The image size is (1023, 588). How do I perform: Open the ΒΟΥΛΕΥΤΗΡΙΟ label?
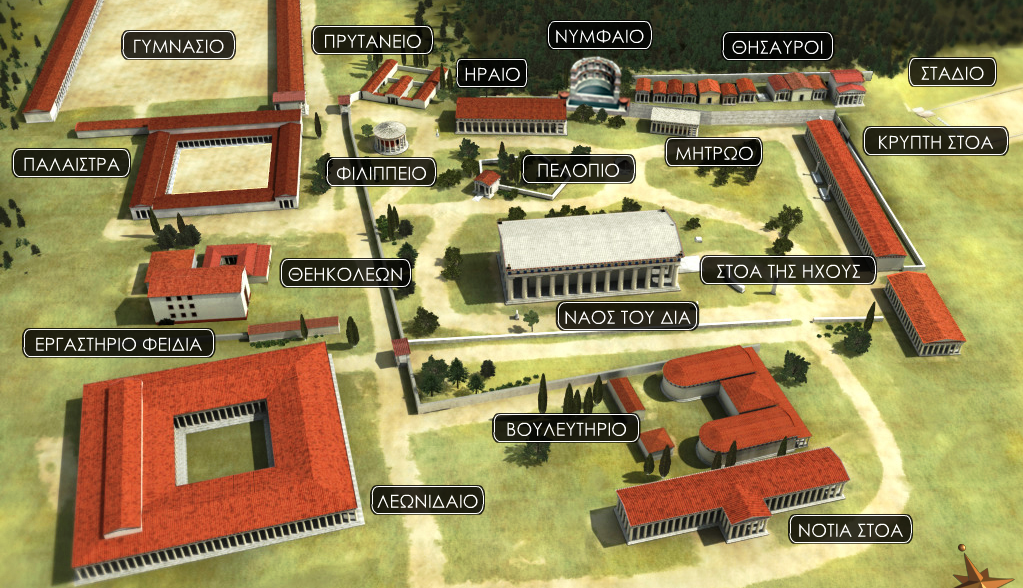566,429
